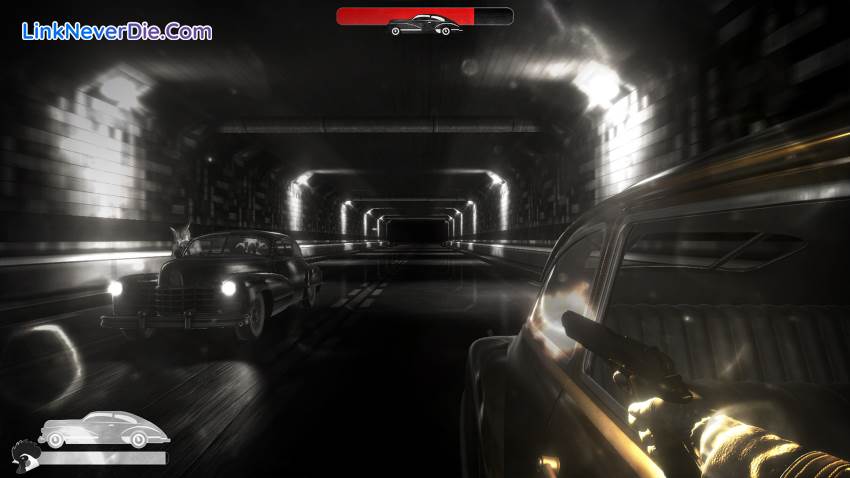Screen dimensions: 850x478
Task: Click the player character portrait icon
Action: coord(24,456)
